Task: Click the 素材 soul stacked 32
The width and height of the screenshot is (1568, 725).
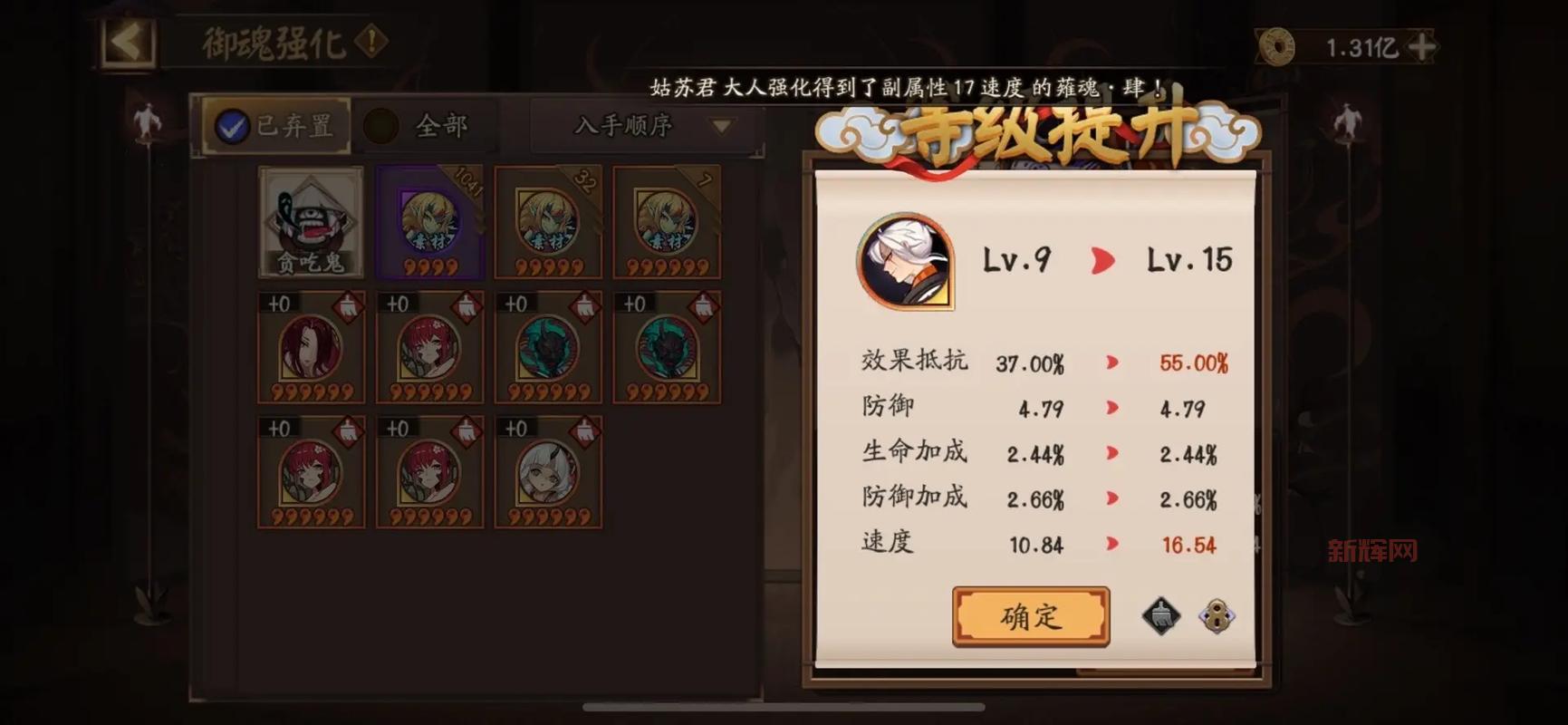Action: 549,220
